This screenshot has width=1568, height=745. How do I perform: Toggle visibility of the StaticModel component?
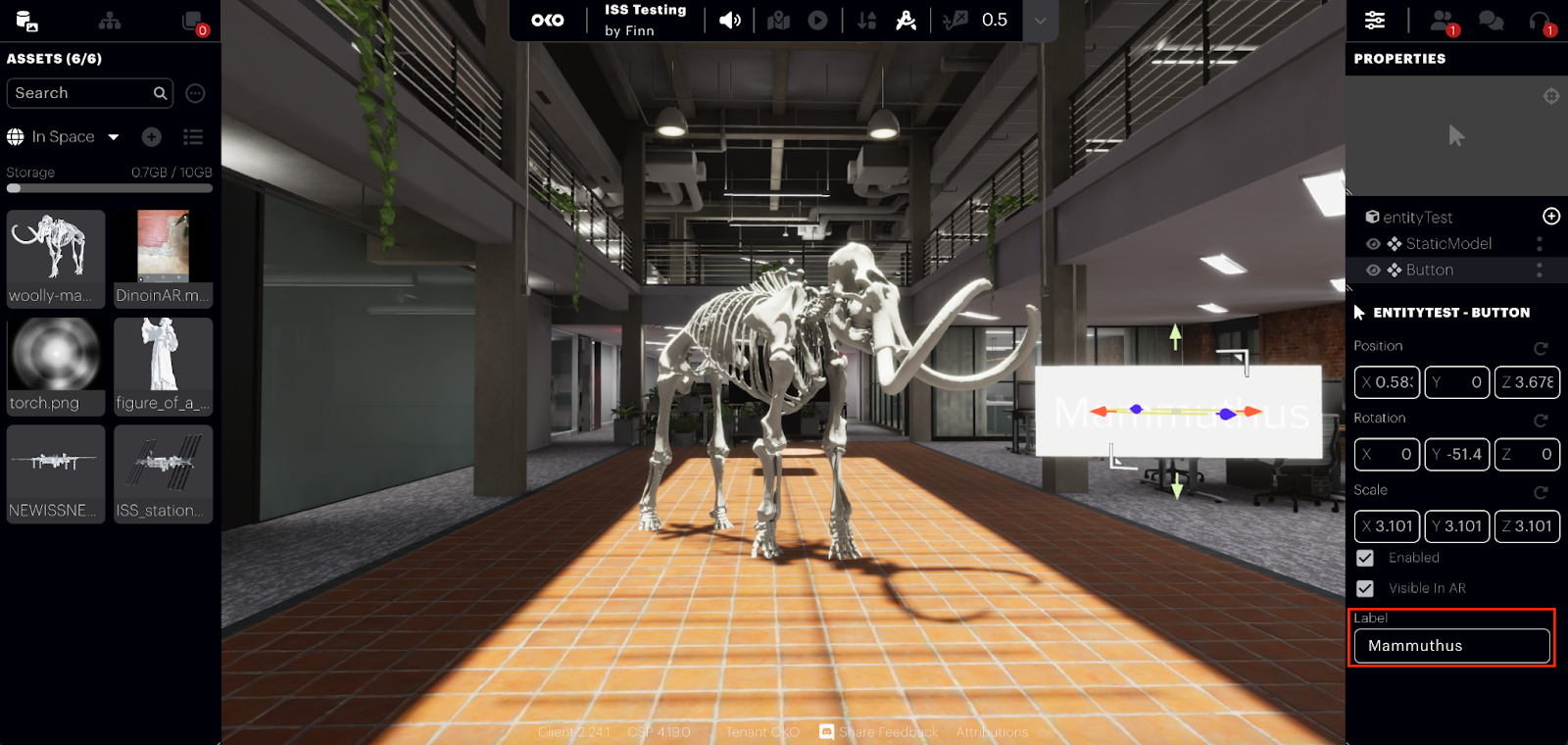coord(1373,244)
